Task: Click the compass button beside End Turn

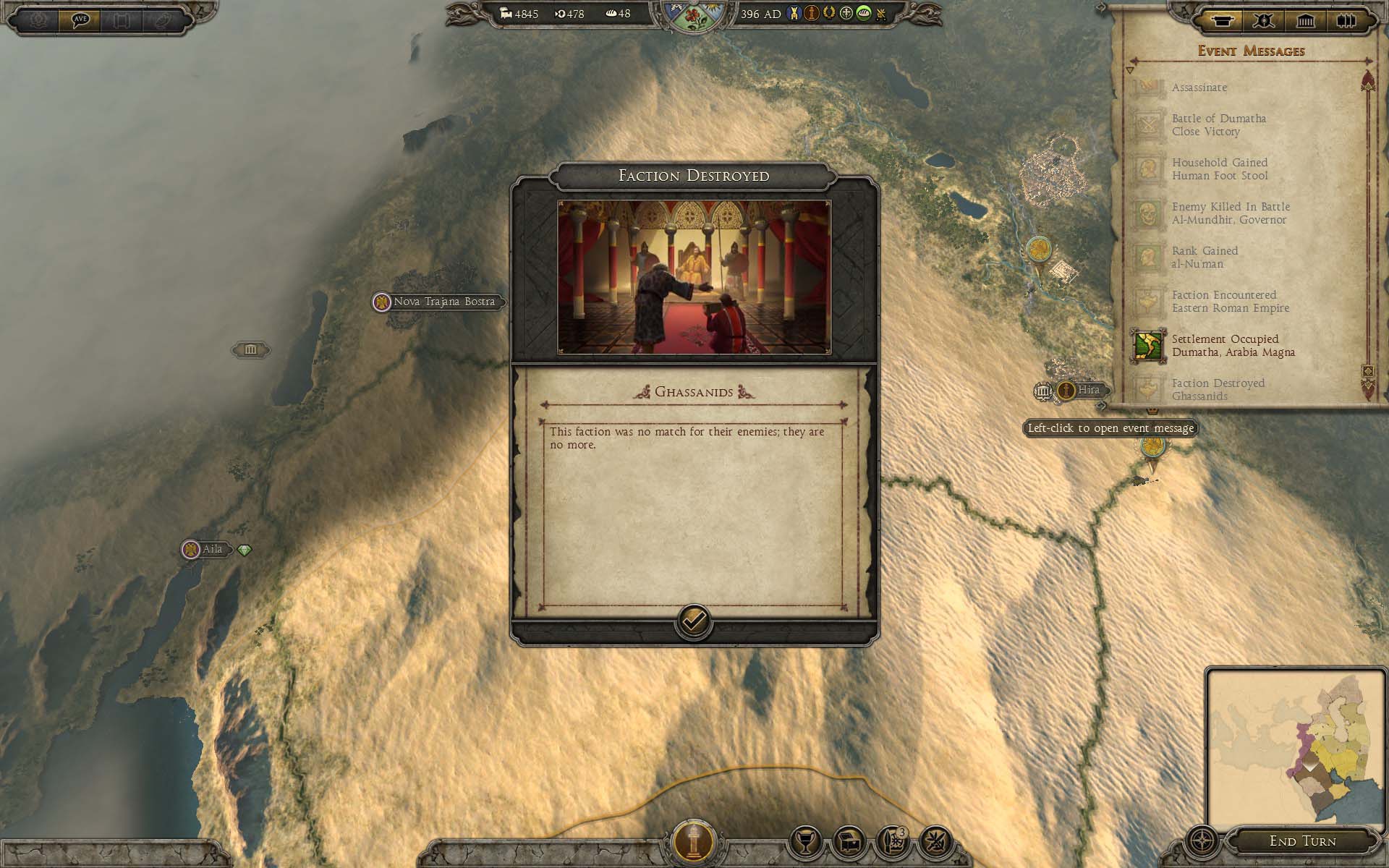Action: 1202,842
